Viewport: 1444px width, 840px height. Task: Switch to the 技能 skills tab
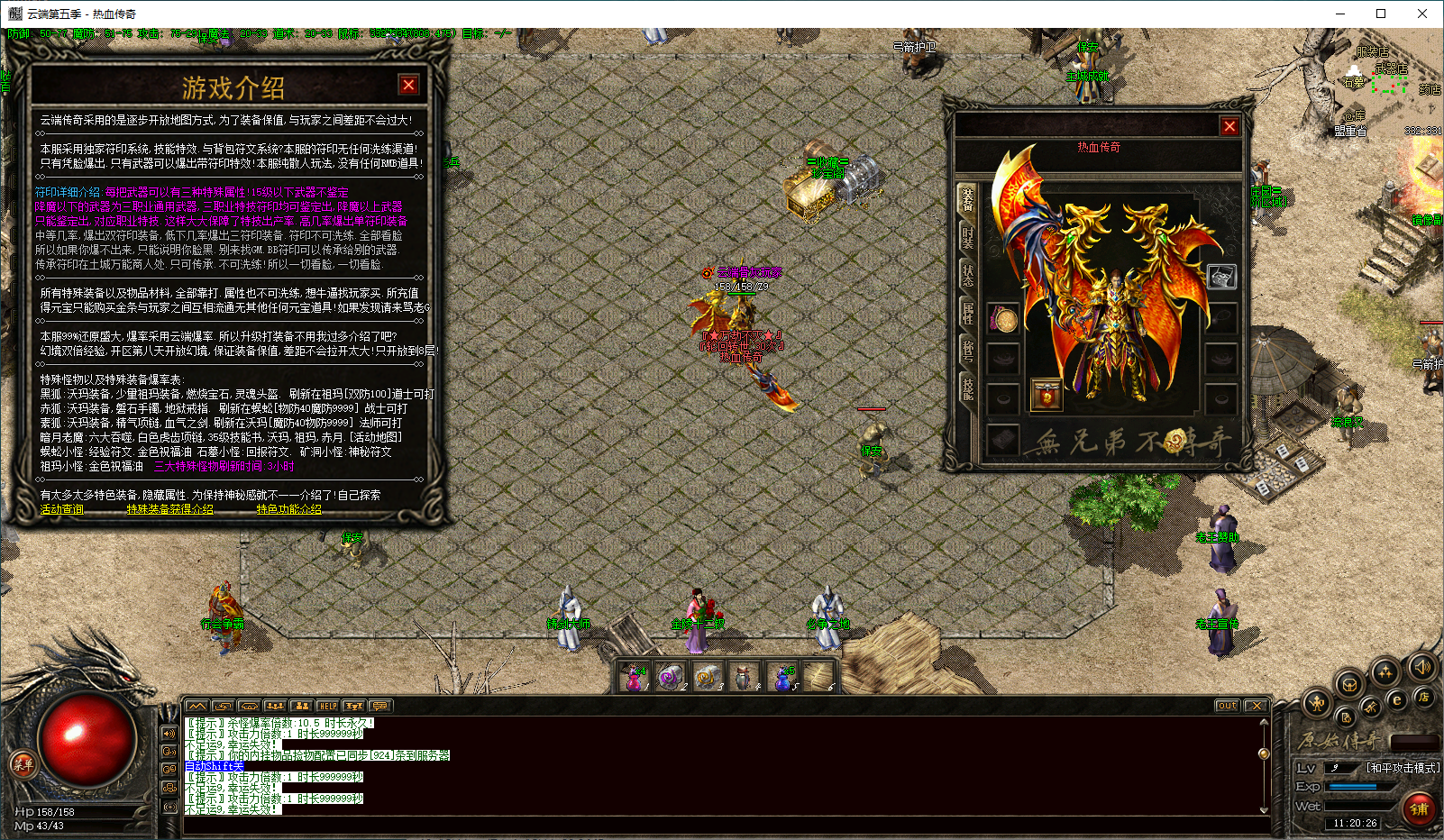pos(967,388)
